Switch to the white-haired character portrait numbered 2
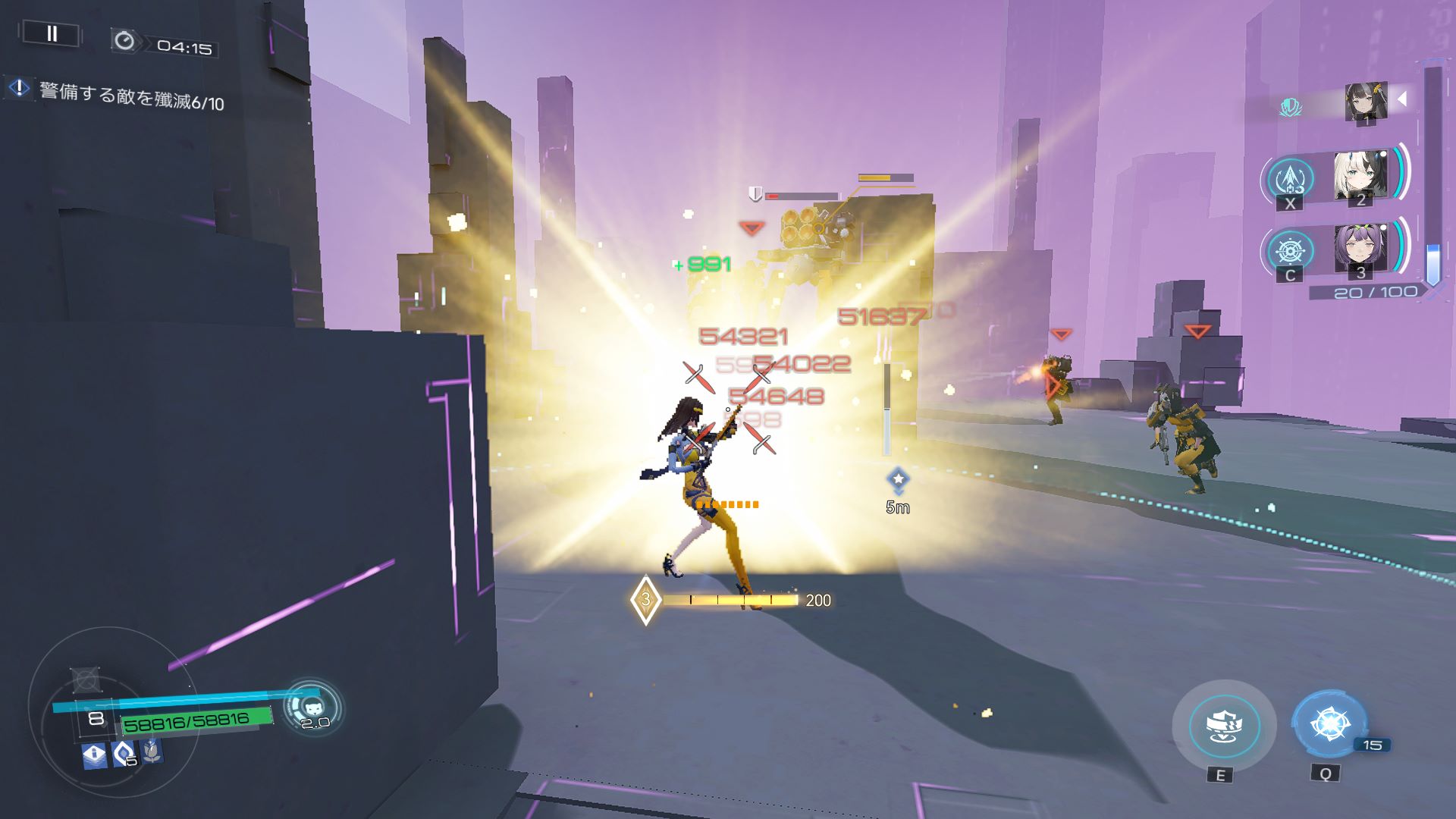 pyautogui.click(x=1360, y=177)
